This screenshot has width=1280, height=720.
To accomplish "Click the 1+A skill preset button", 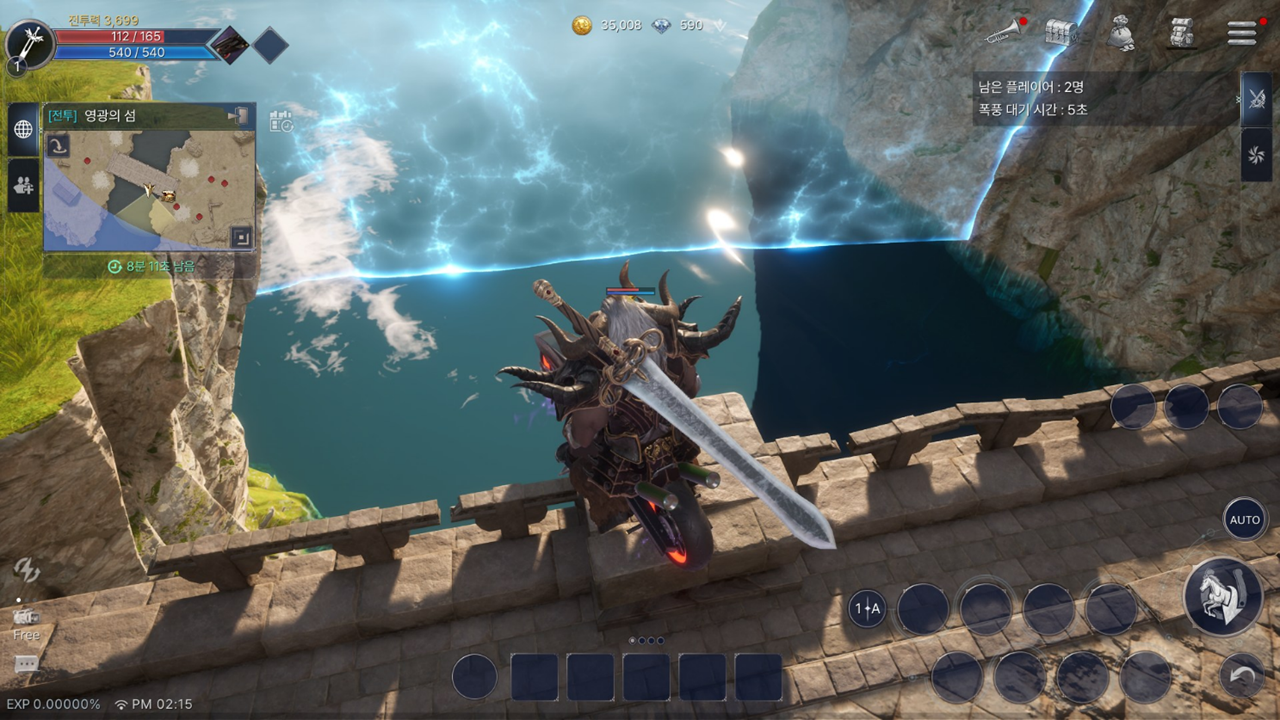I will pyautogui.click(x=867, y=608).
